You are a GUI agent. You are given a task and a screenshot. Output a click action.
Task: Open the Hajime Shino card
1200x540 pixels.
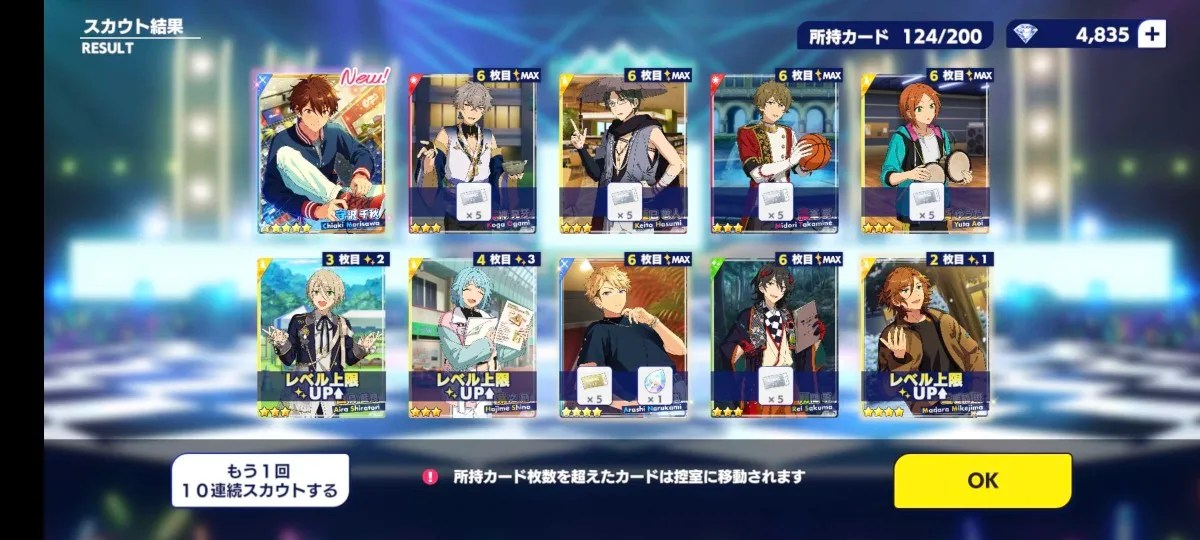472,337
